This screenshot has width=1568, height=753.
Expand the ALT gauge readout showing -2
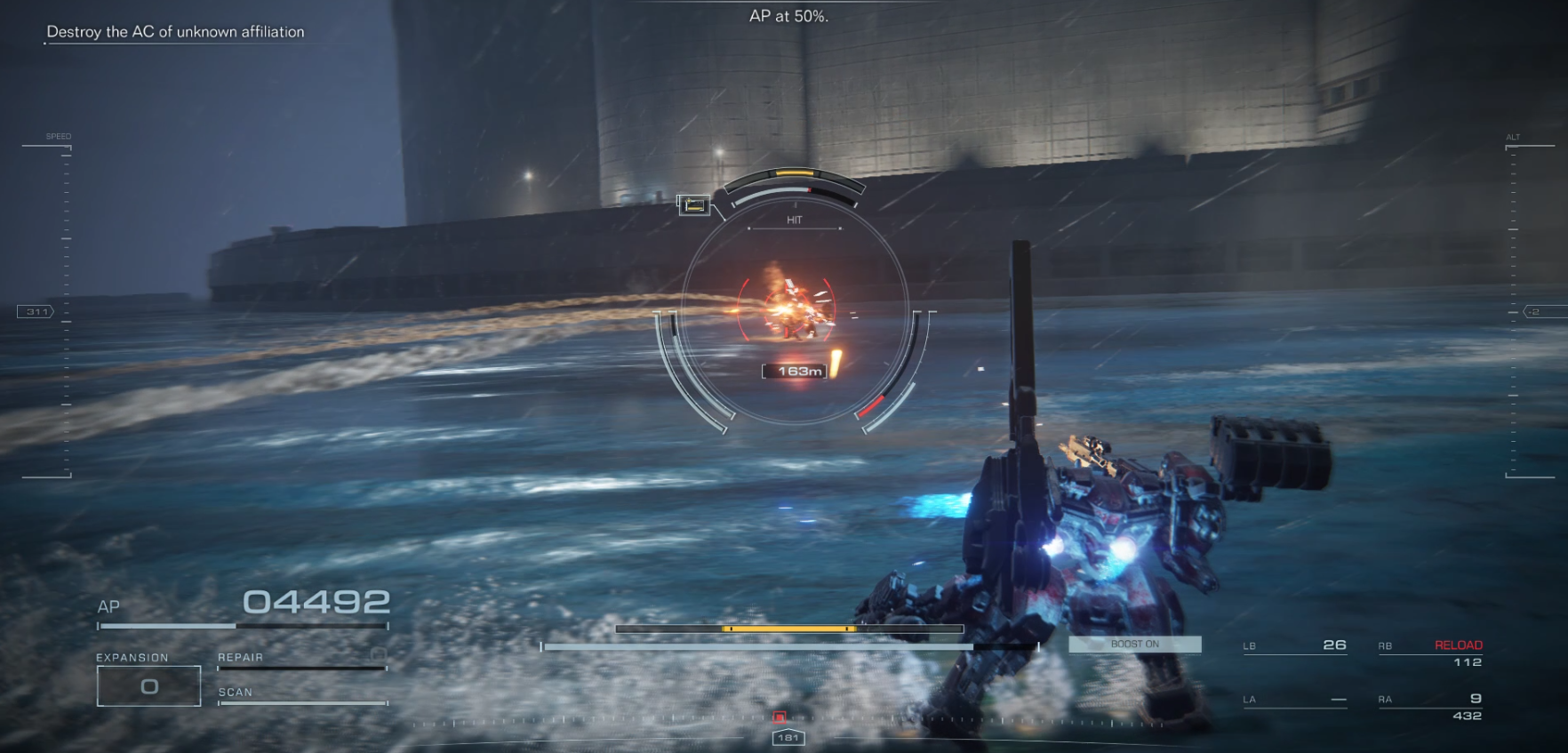point(1532,311)
